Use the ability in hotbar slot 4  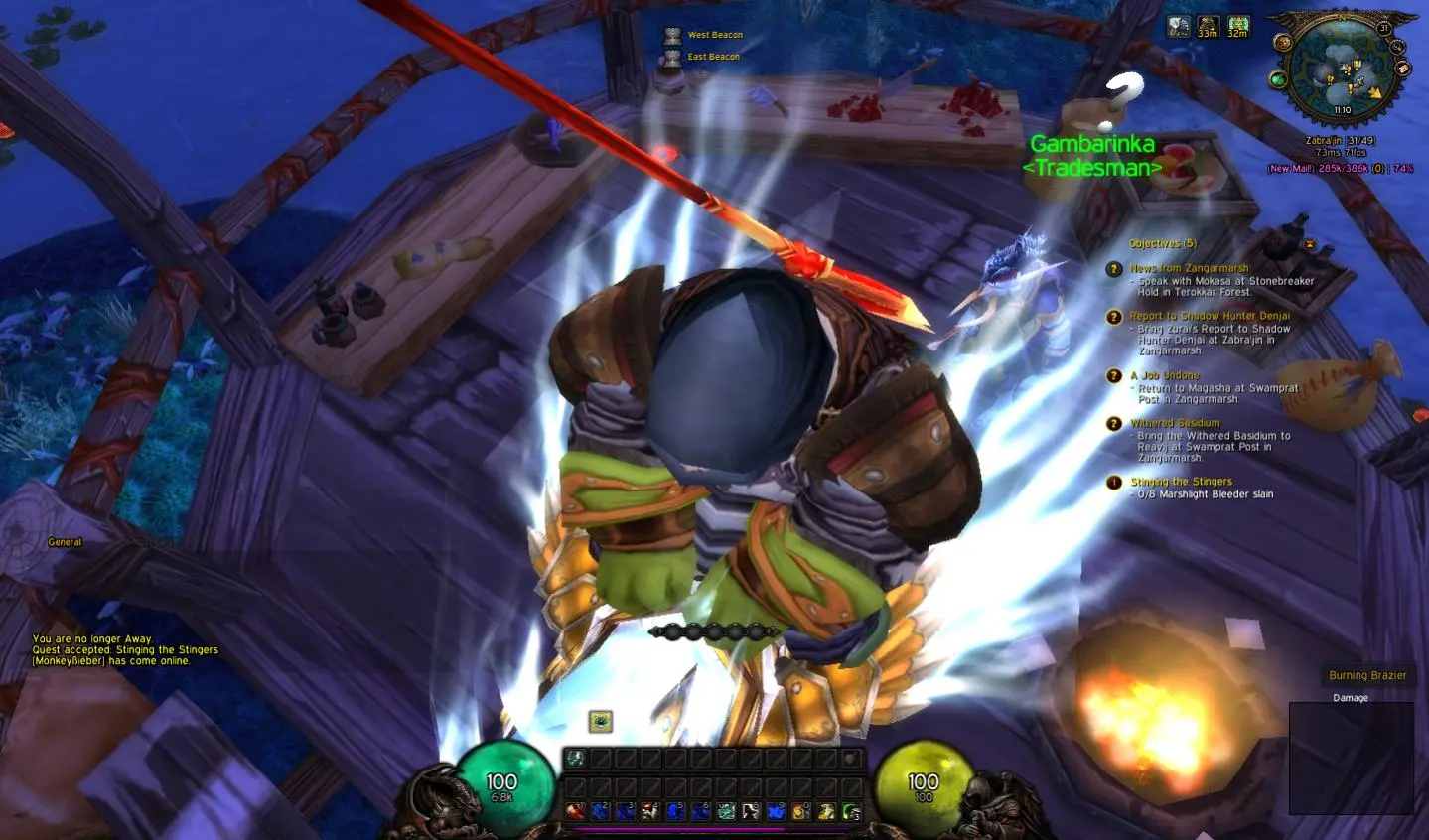[x=650, y=811]
